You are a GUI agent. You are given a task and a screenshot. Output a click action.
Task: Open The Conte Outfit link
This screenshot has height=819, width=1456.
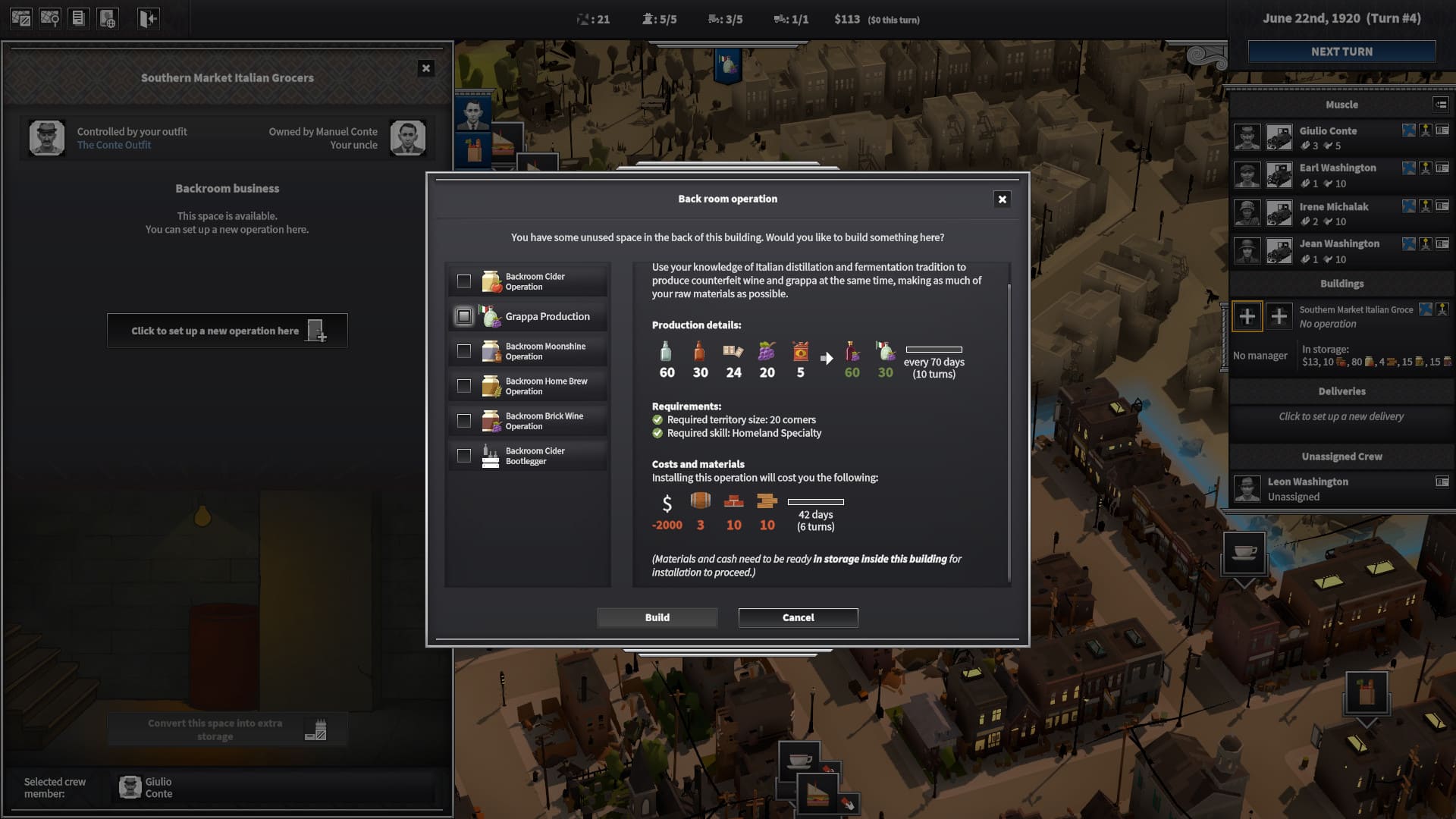[x=114, y=146]
